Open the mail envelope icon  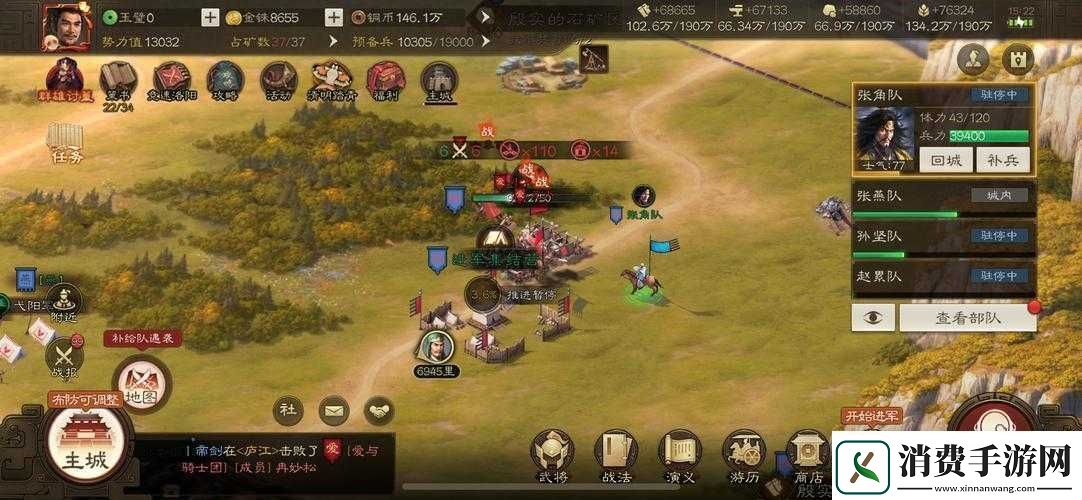[334, 410]
